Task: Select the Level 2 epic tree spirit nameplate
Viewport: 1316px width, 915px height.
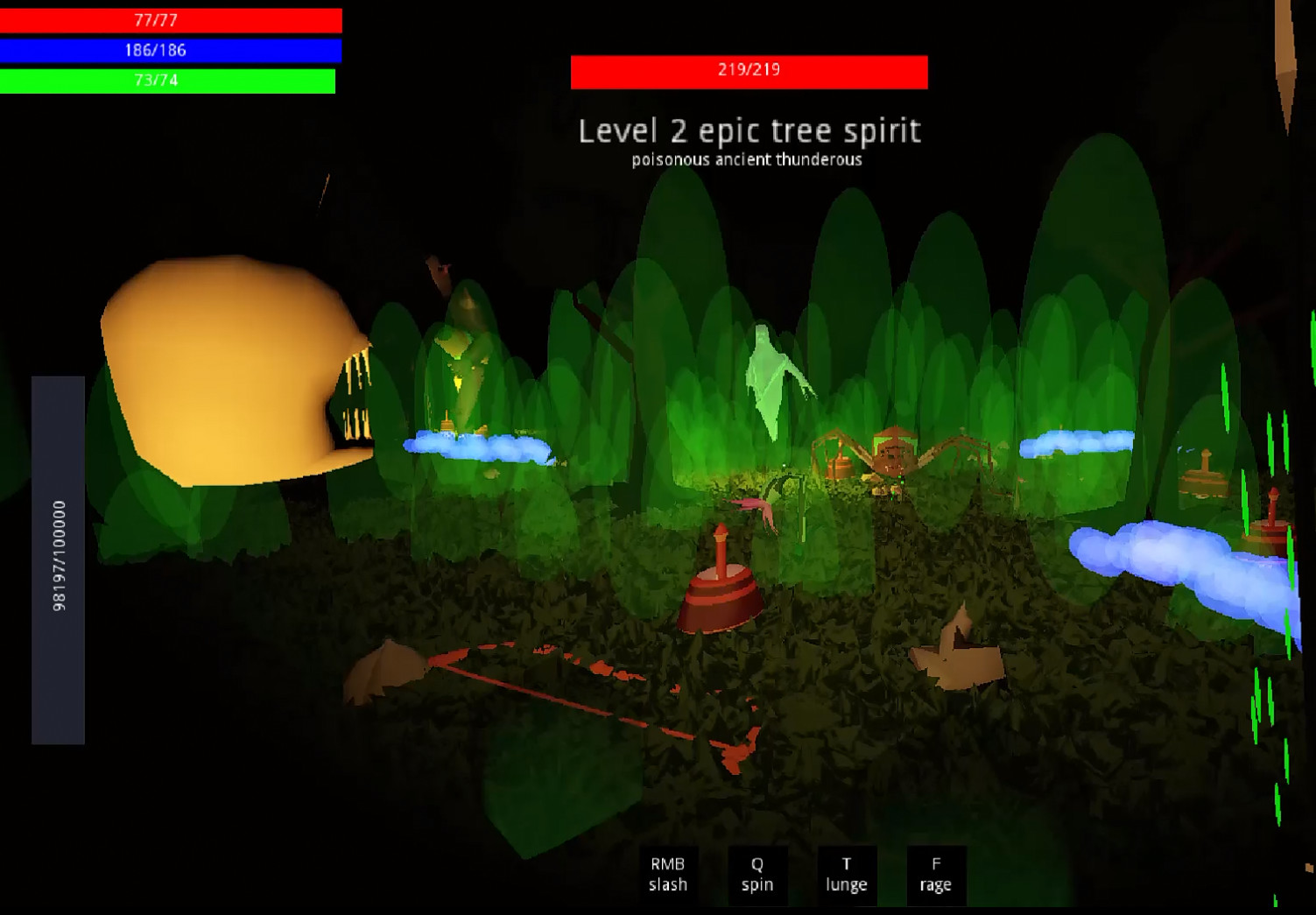Action: [749, 131]
